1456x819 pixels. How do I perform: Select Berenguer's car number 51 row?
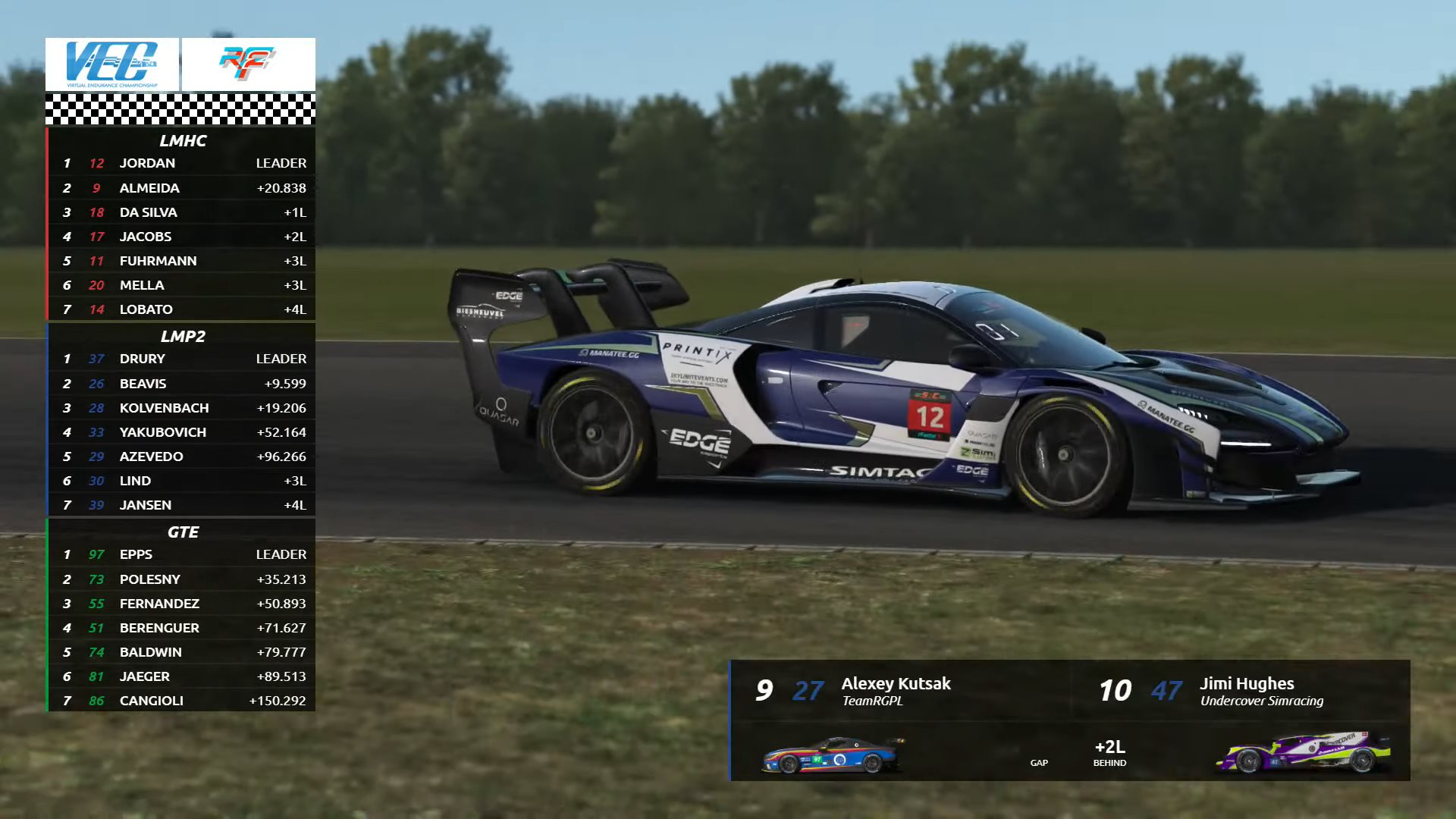pyautogui.click(x=181, y=628)
